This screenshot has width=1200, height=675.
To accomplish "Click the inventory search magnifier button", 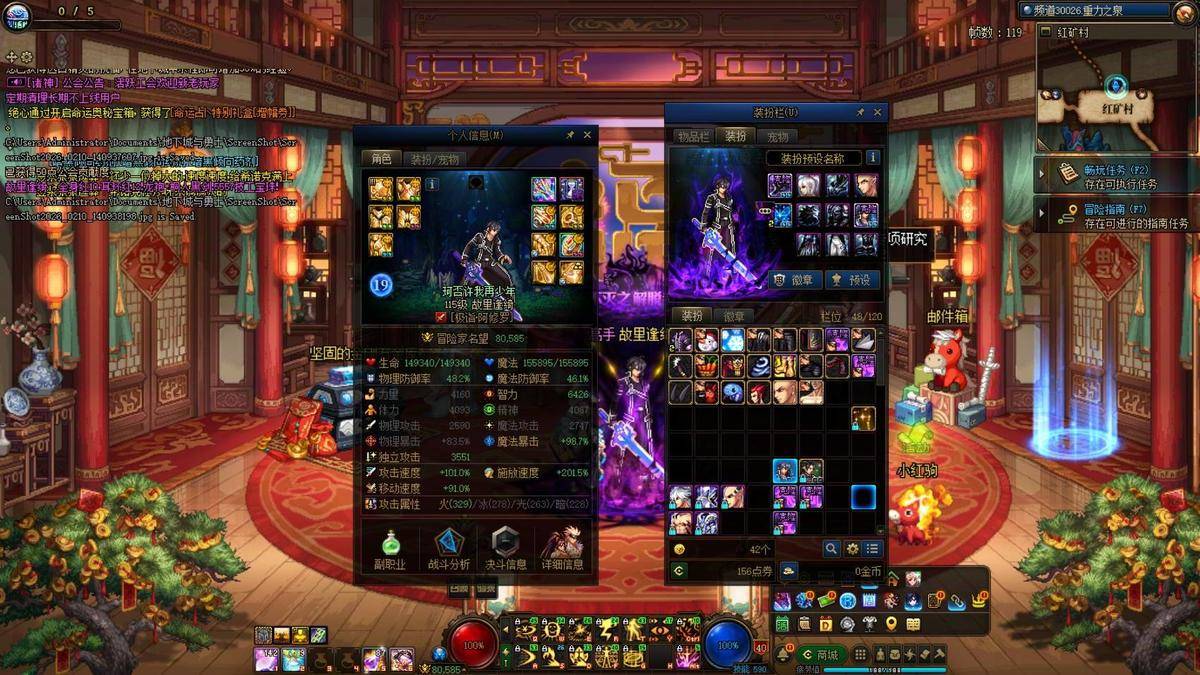I will [x=831, y=549].
